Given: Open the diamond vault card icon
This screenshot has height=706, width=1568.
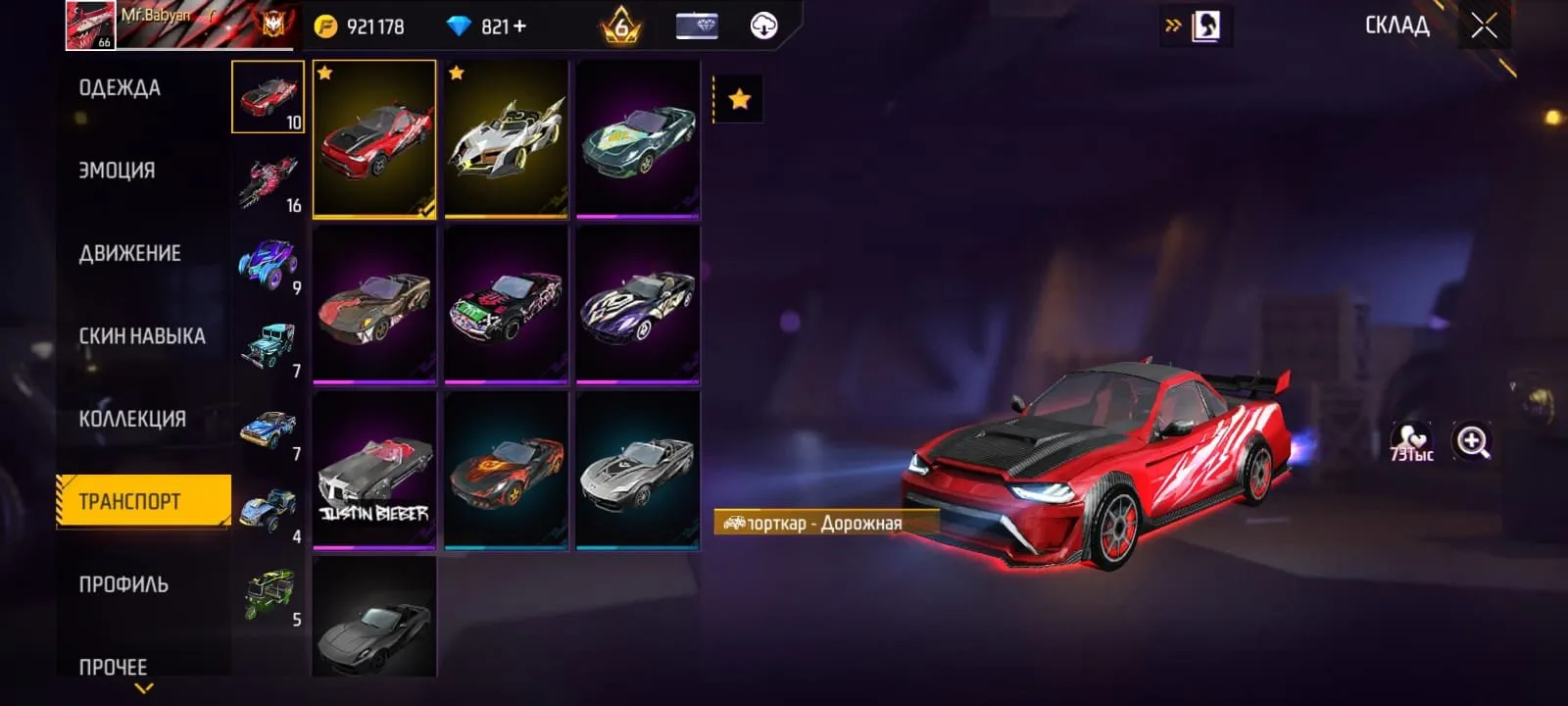Looking at the screenshot, I should 696,26.
